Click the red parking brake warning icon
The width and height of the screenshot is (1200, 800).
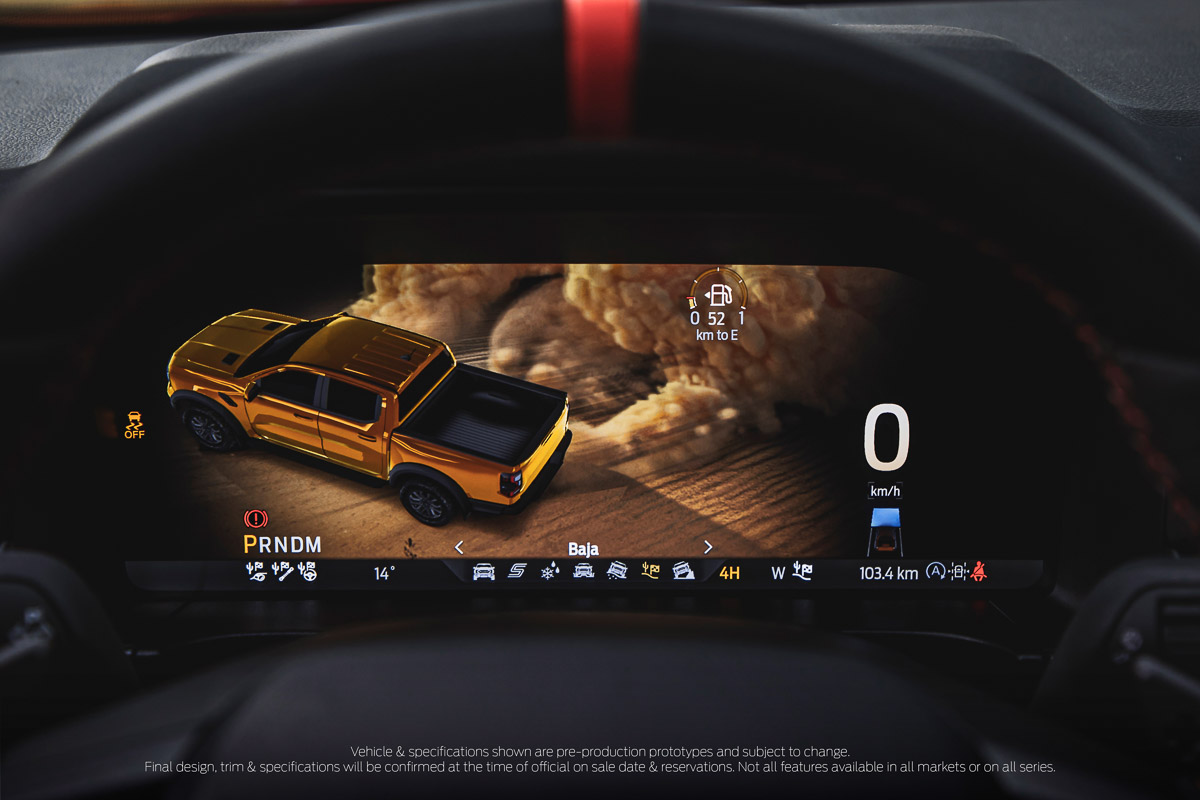tap(256, 519)
